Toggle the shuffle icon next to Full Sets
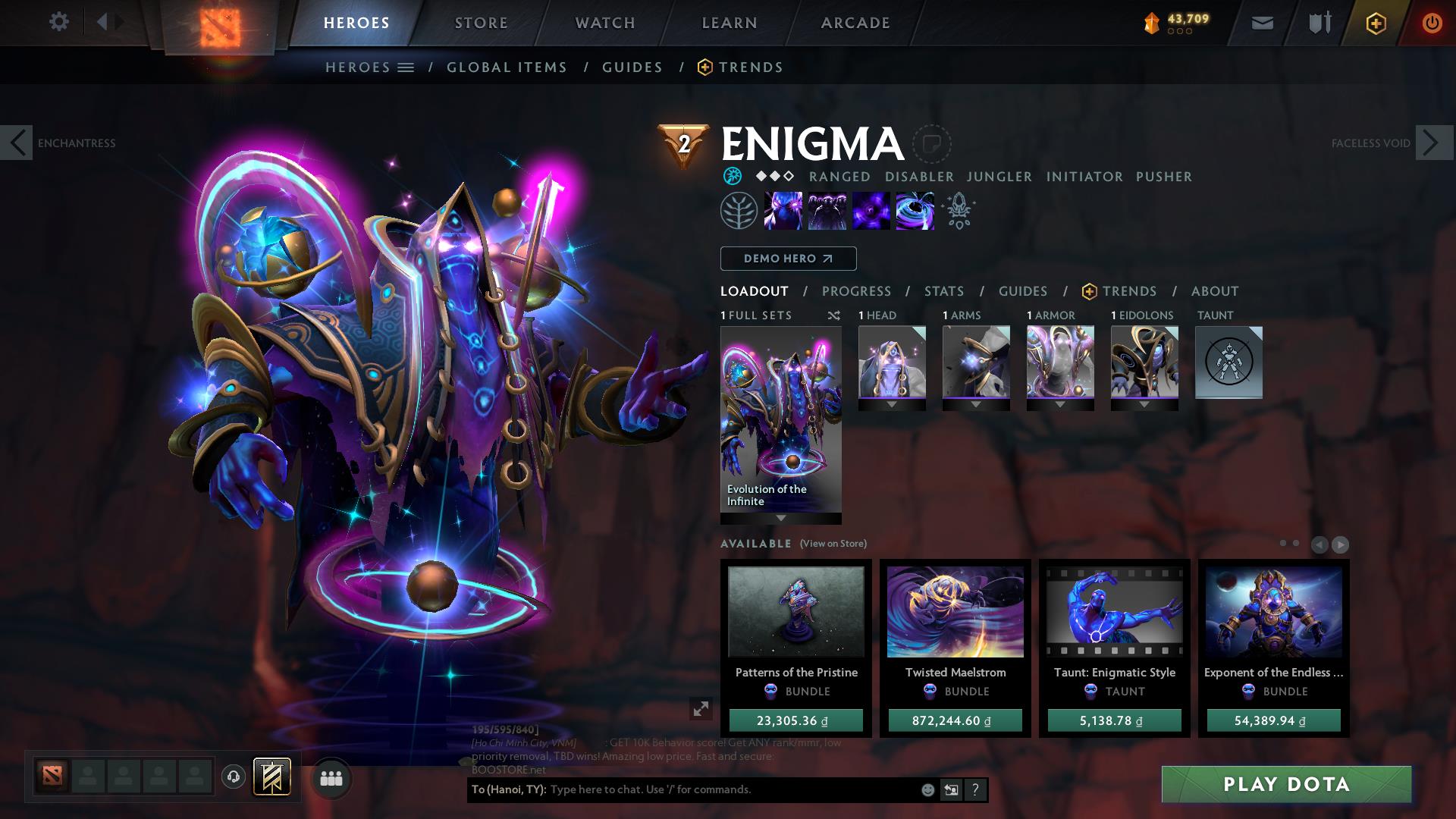The width and height of the screenshot is (1456, 819). [834, 315]
